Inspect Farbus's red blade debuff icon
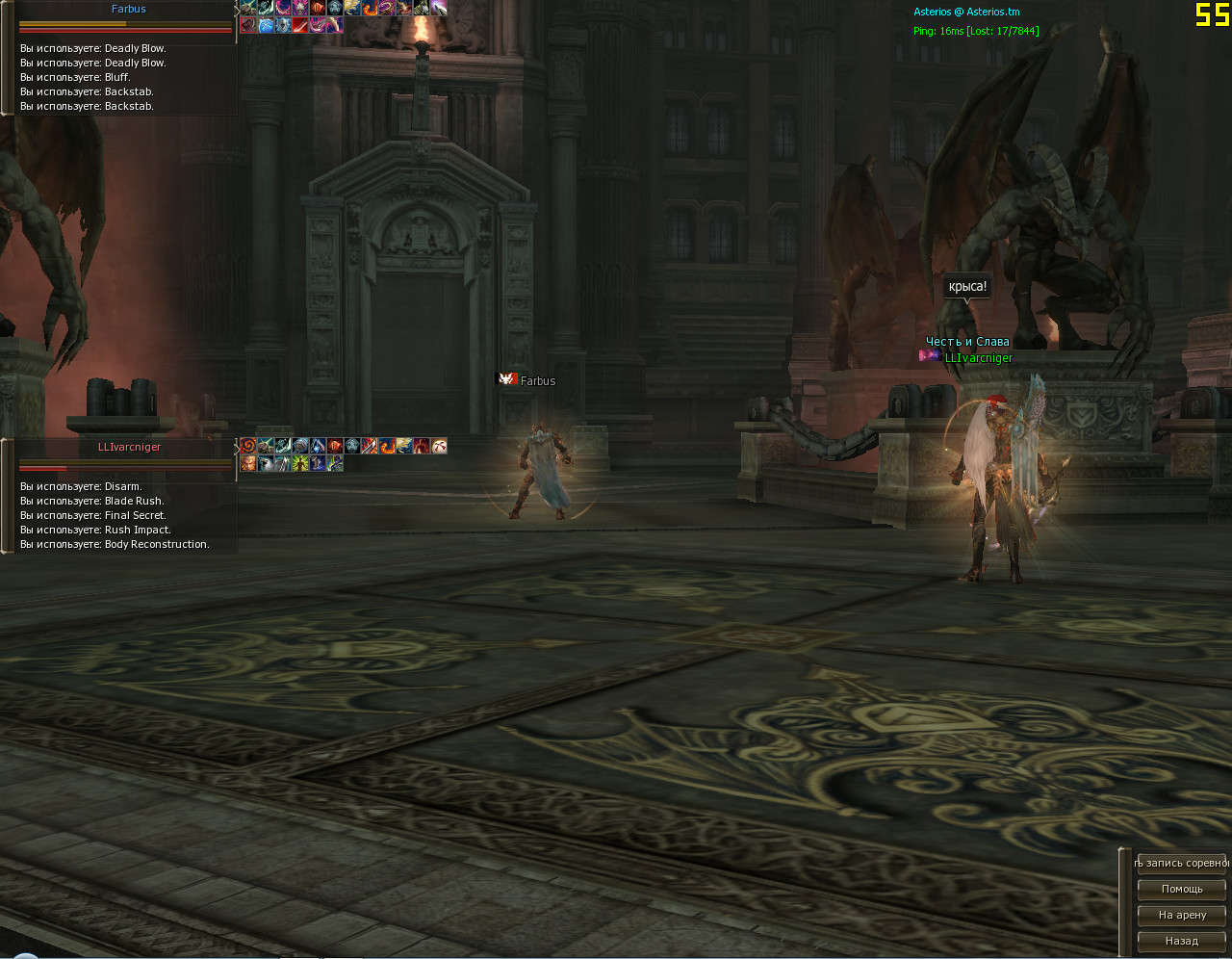The image size is (1232, 959). [300, 25]
